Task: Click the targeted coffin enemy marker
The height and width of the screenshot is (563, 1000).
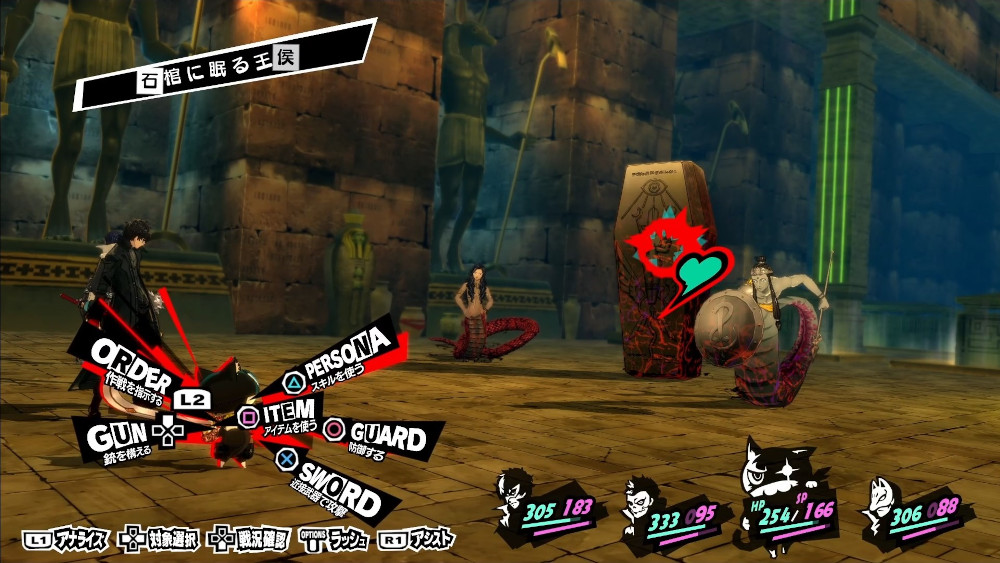Action: [x=661, y=244]
